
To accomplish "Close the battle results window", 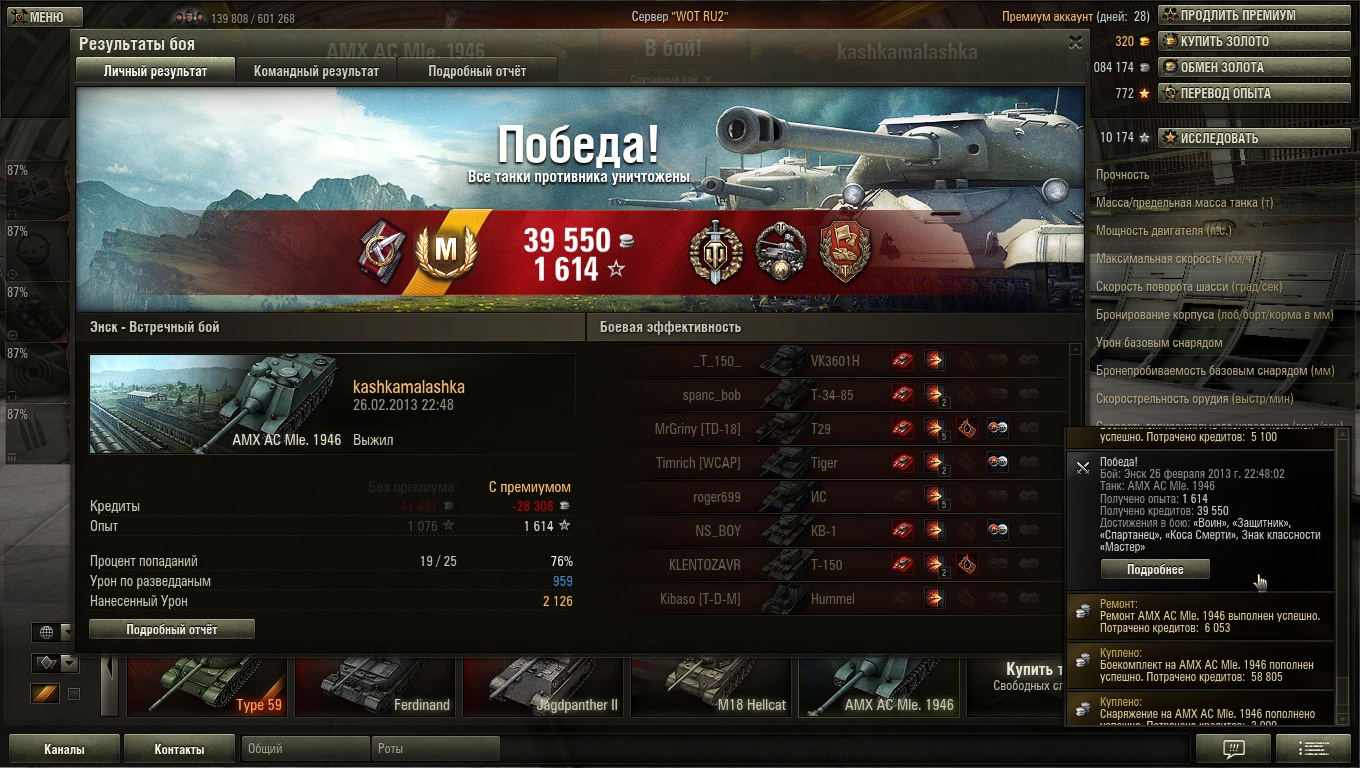I will pos(1075,42).
